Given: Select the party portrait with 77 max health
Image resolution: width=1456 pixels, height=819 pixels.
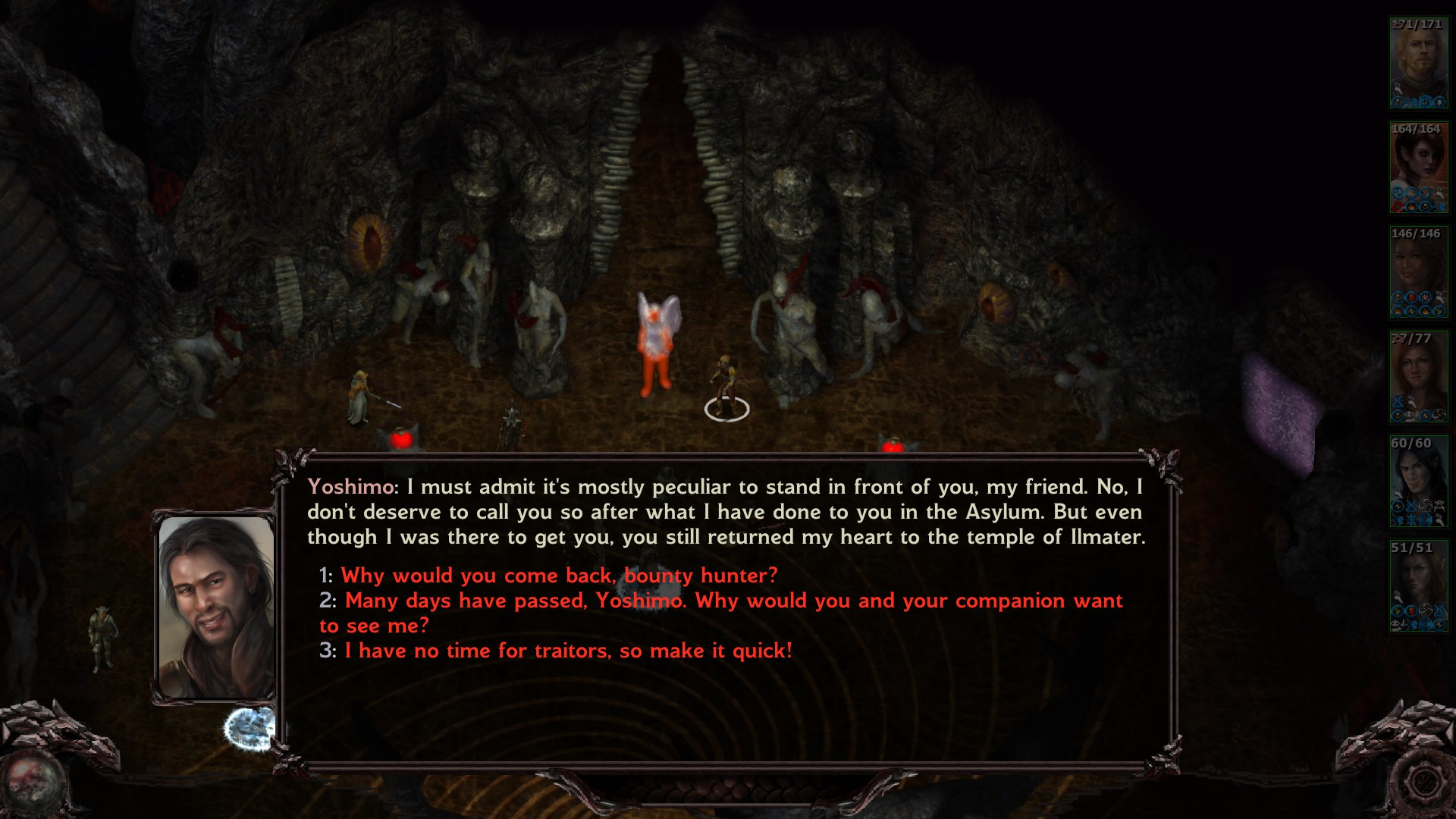Looking at the screenshot, I should click(x=1418, y=377).
